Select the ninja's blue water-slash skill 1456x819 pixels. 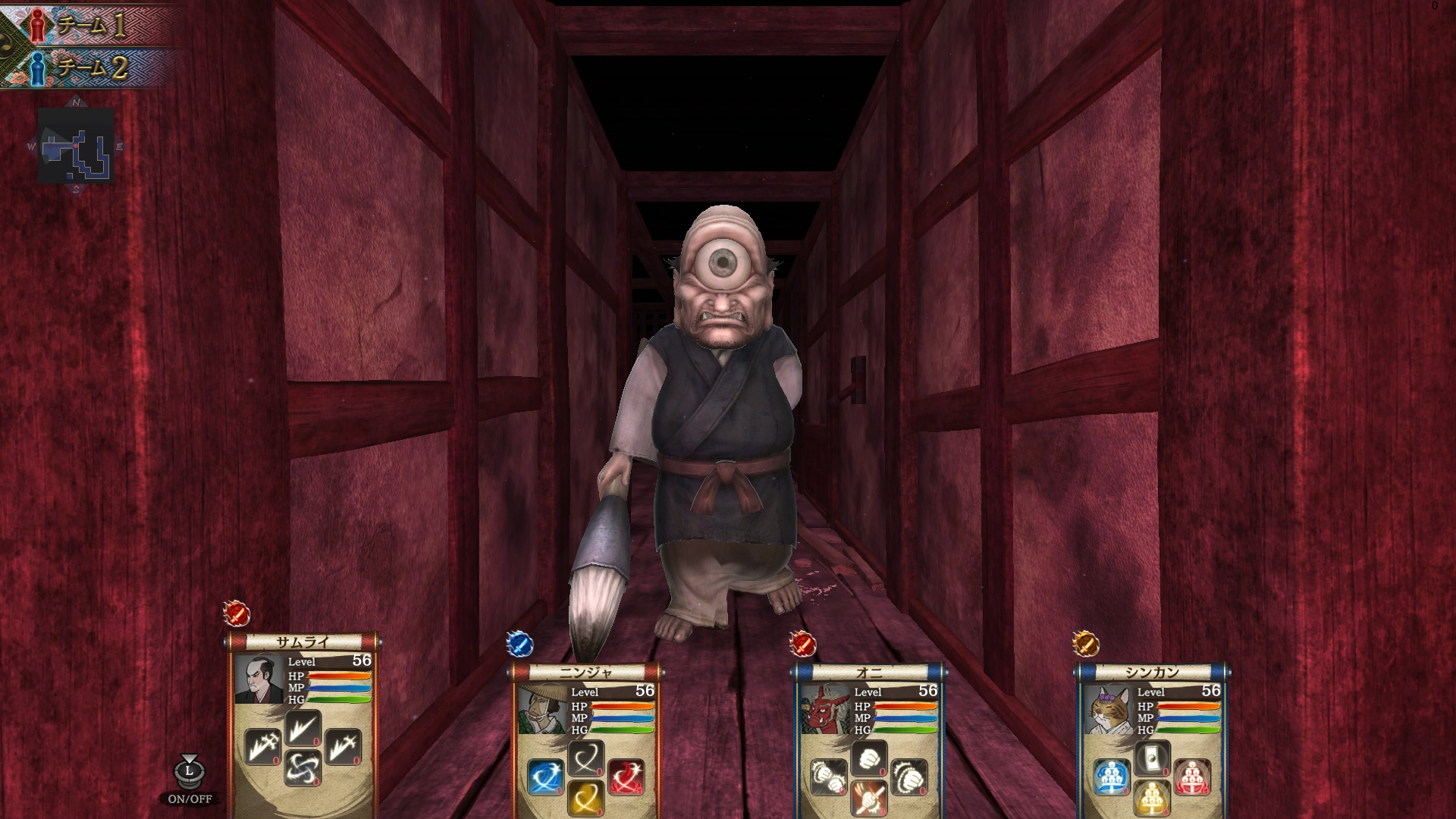[x=545, y=777]
